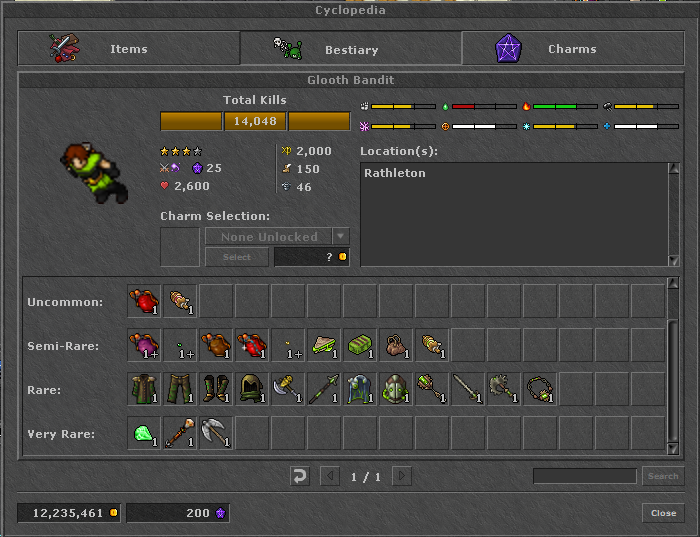Go to the next bestiary page
The image size is (700, 537).
(x=402, y=476)
